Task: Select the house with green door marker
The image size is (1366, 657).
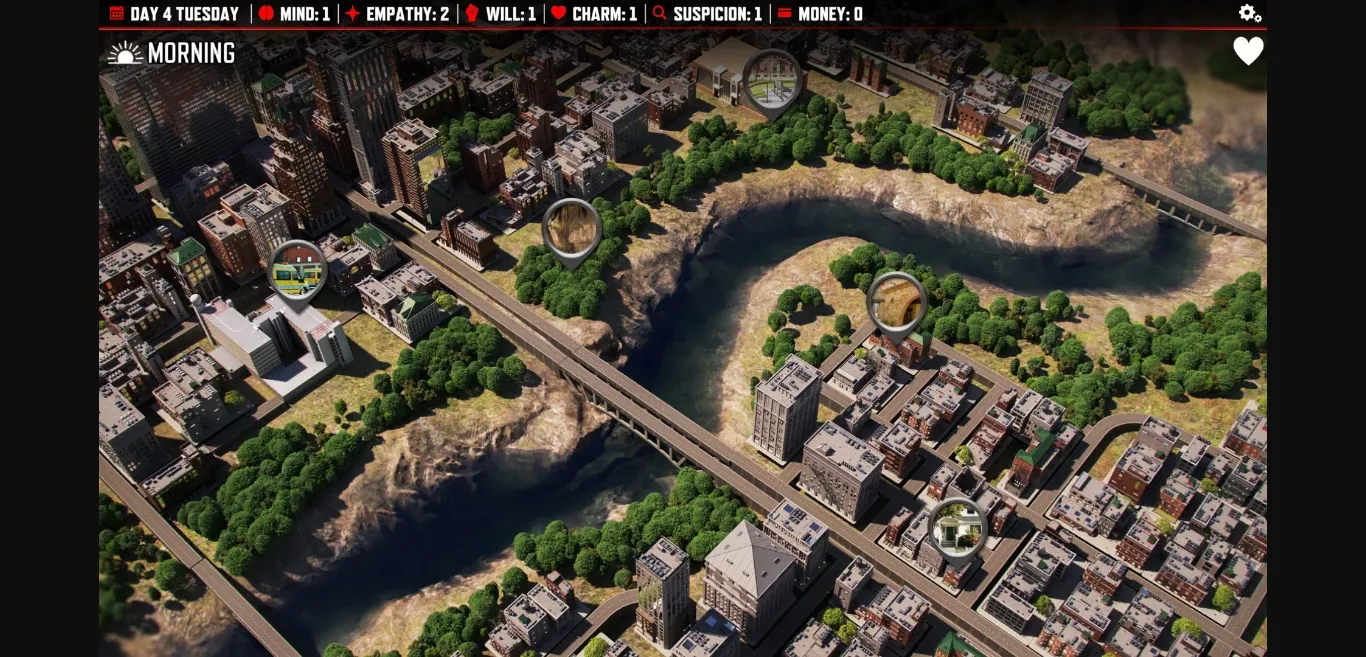Action: coord(957,528)
